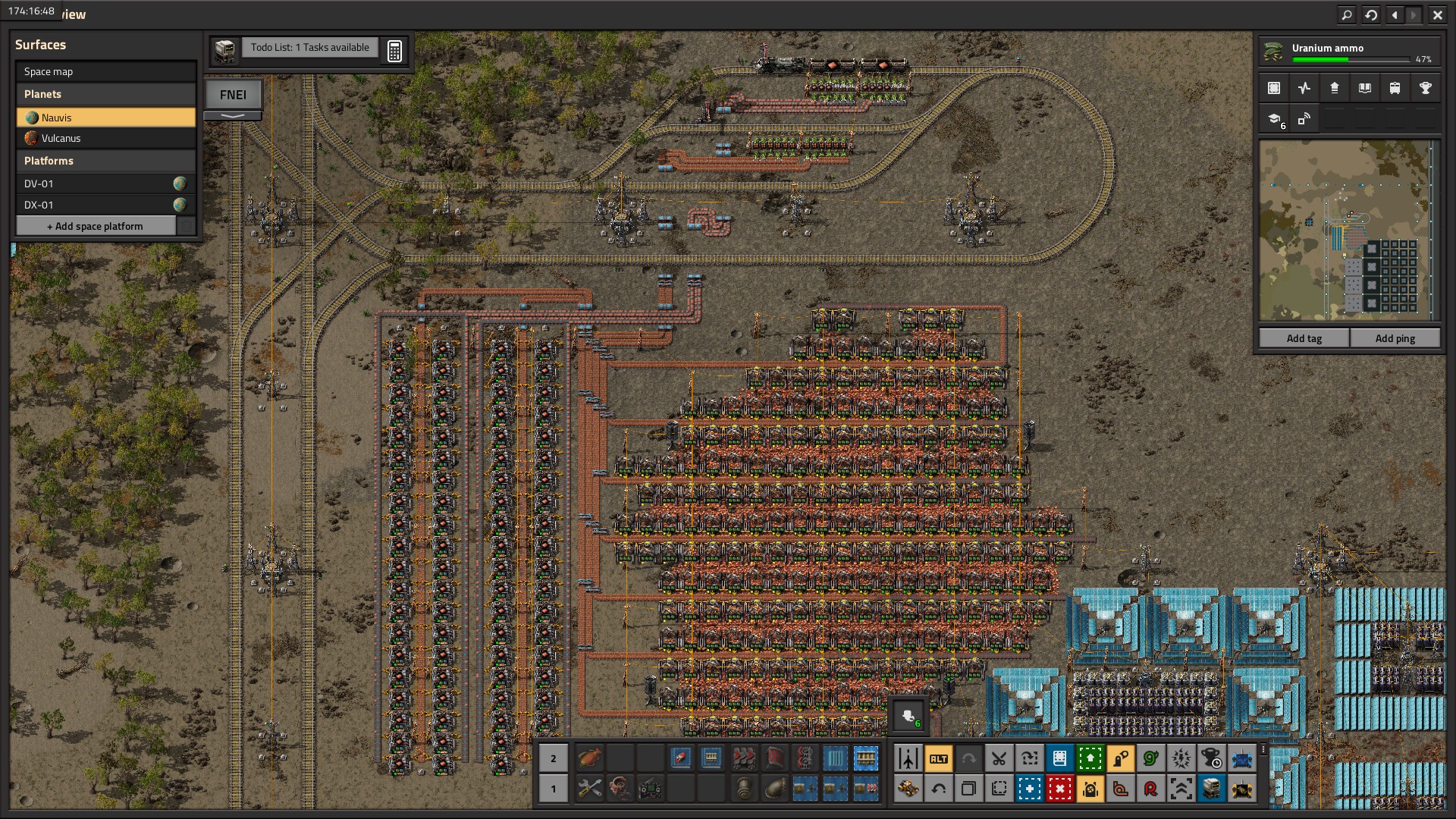Go back with the left arrow button

1395,14
